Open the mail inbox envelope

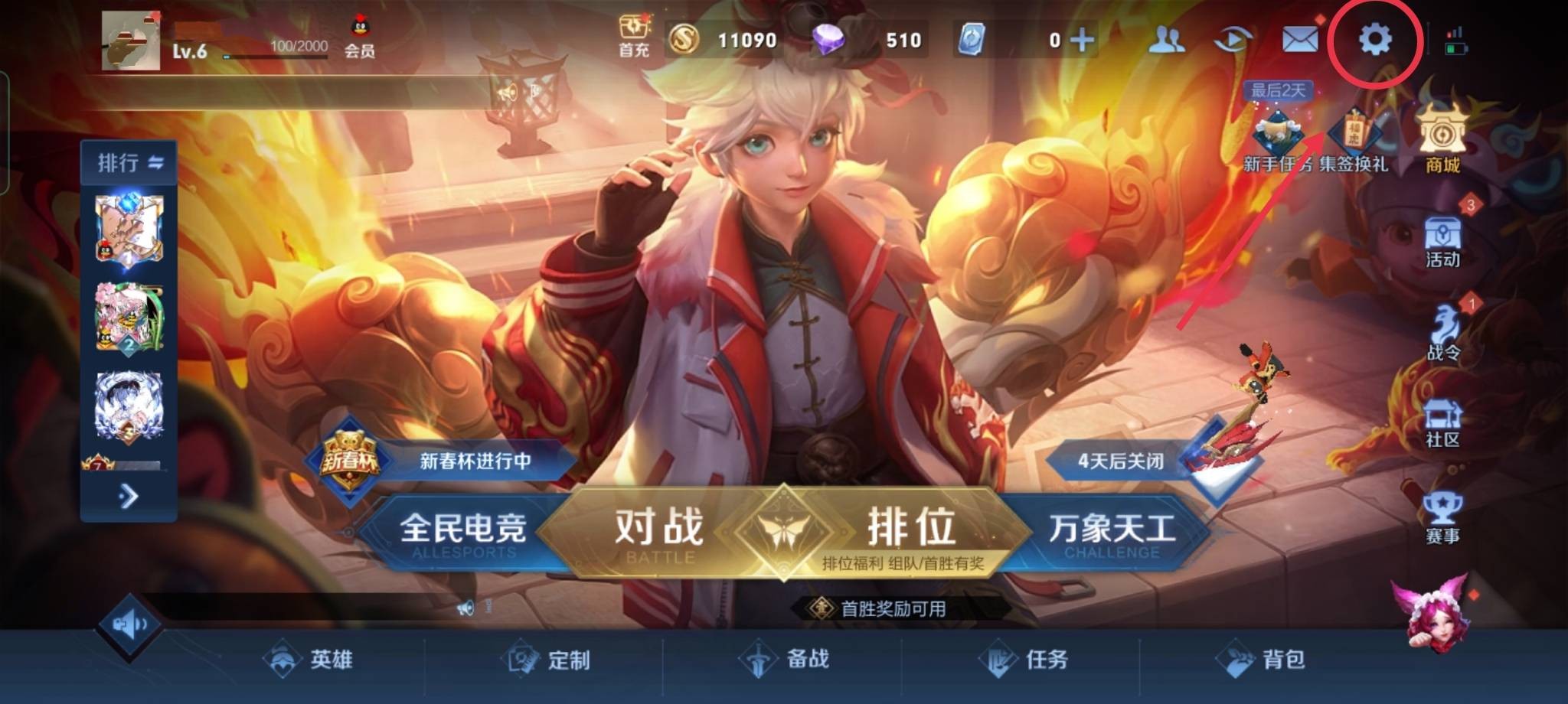(x=1301, y=40)
